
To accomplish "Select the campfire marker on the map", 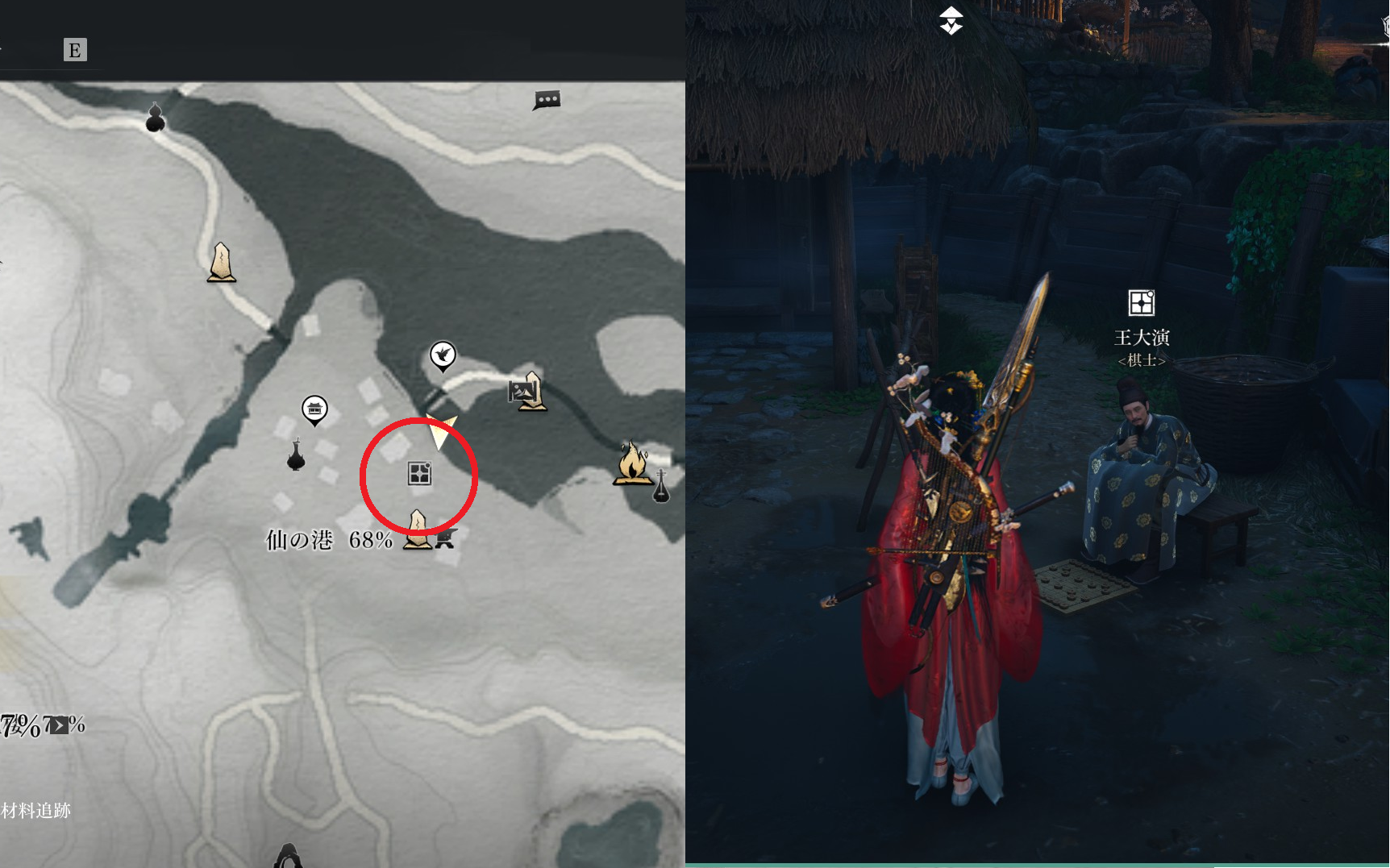I will click(x=632, y=463).
